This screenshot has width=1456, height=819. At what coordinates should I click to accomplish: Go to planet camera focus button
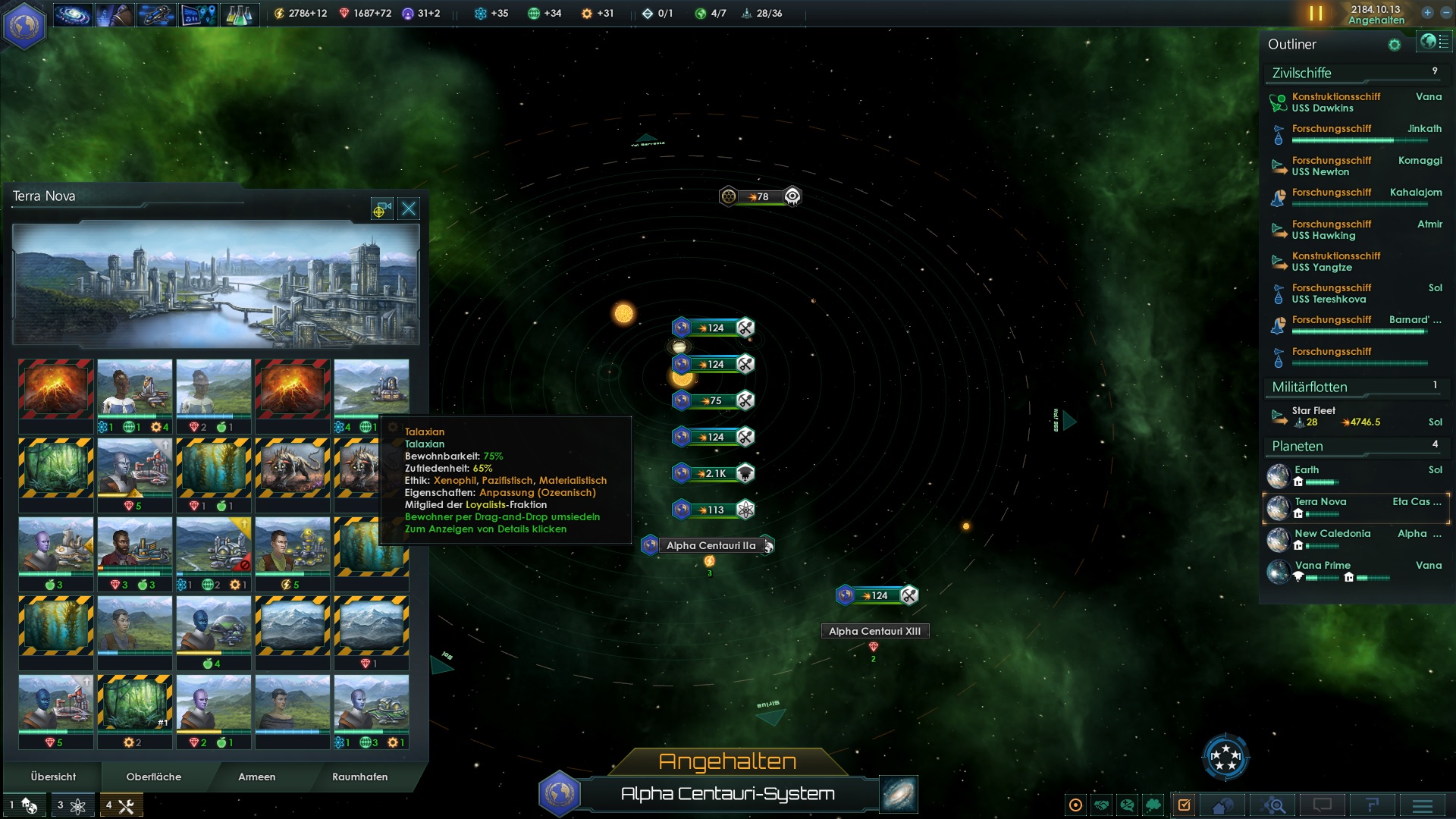[x=381, y=209]
